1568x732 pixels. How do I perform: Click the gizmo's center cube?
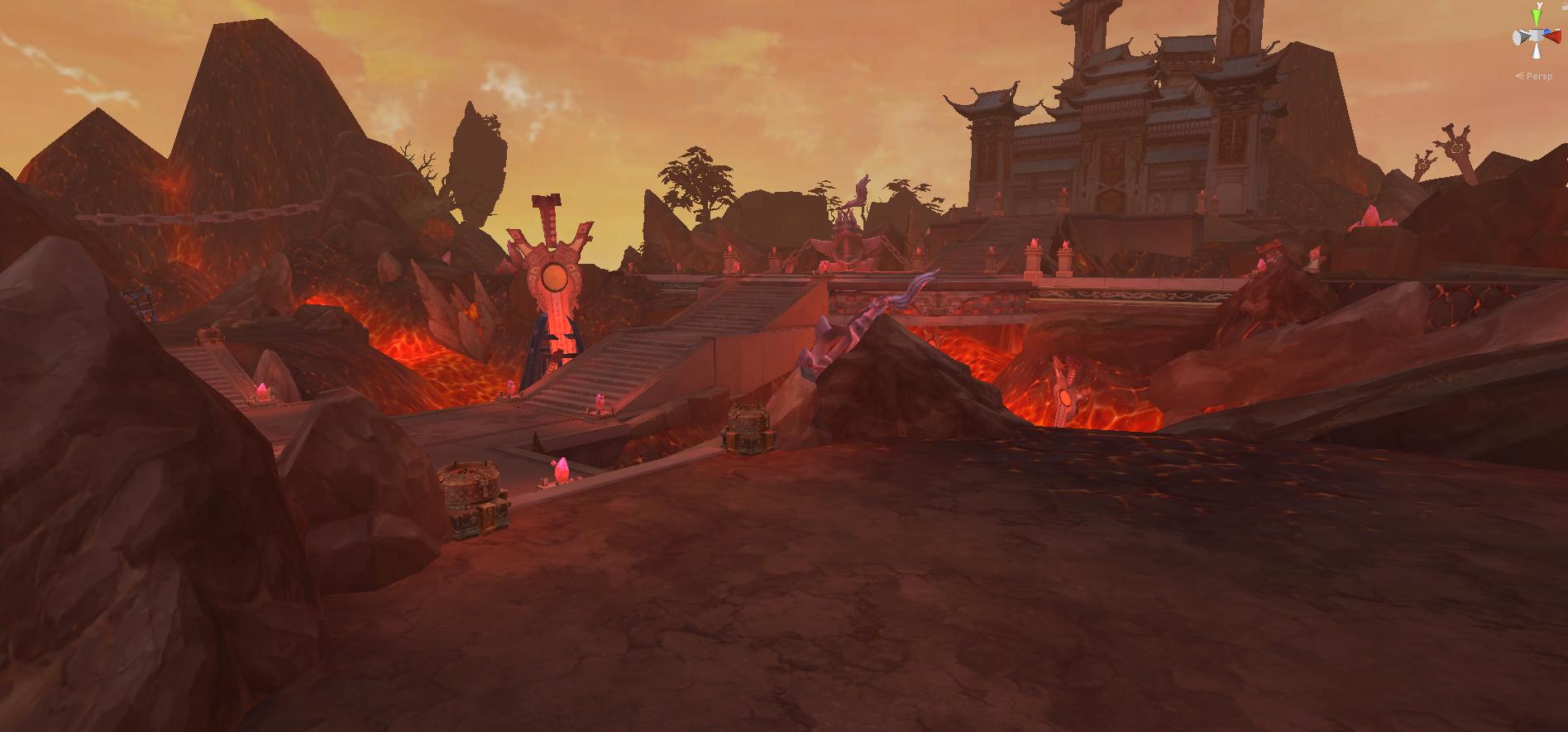click(x=1537, y=36)
